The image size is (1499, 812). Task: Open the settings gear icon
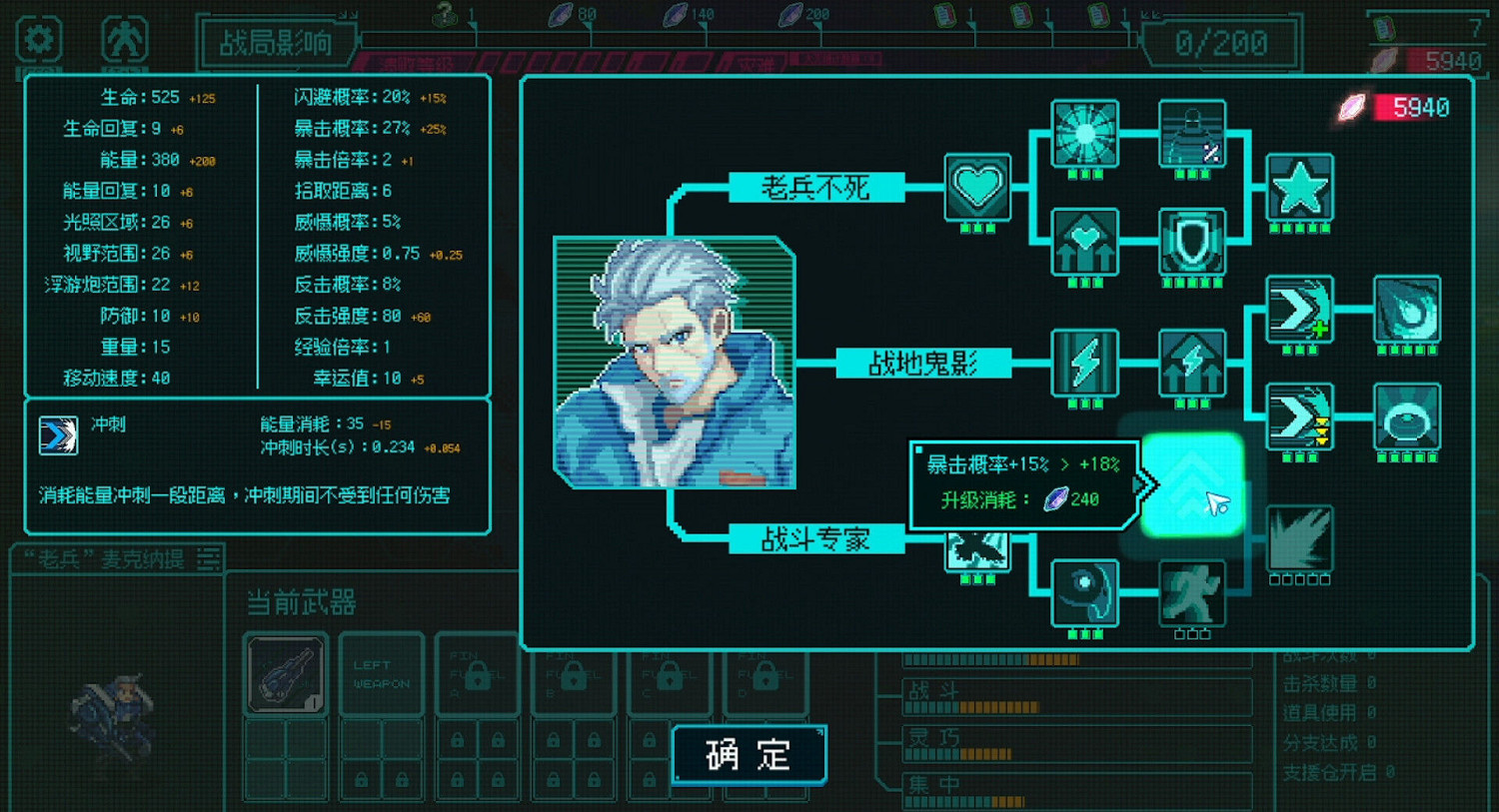tap(38, 38)
